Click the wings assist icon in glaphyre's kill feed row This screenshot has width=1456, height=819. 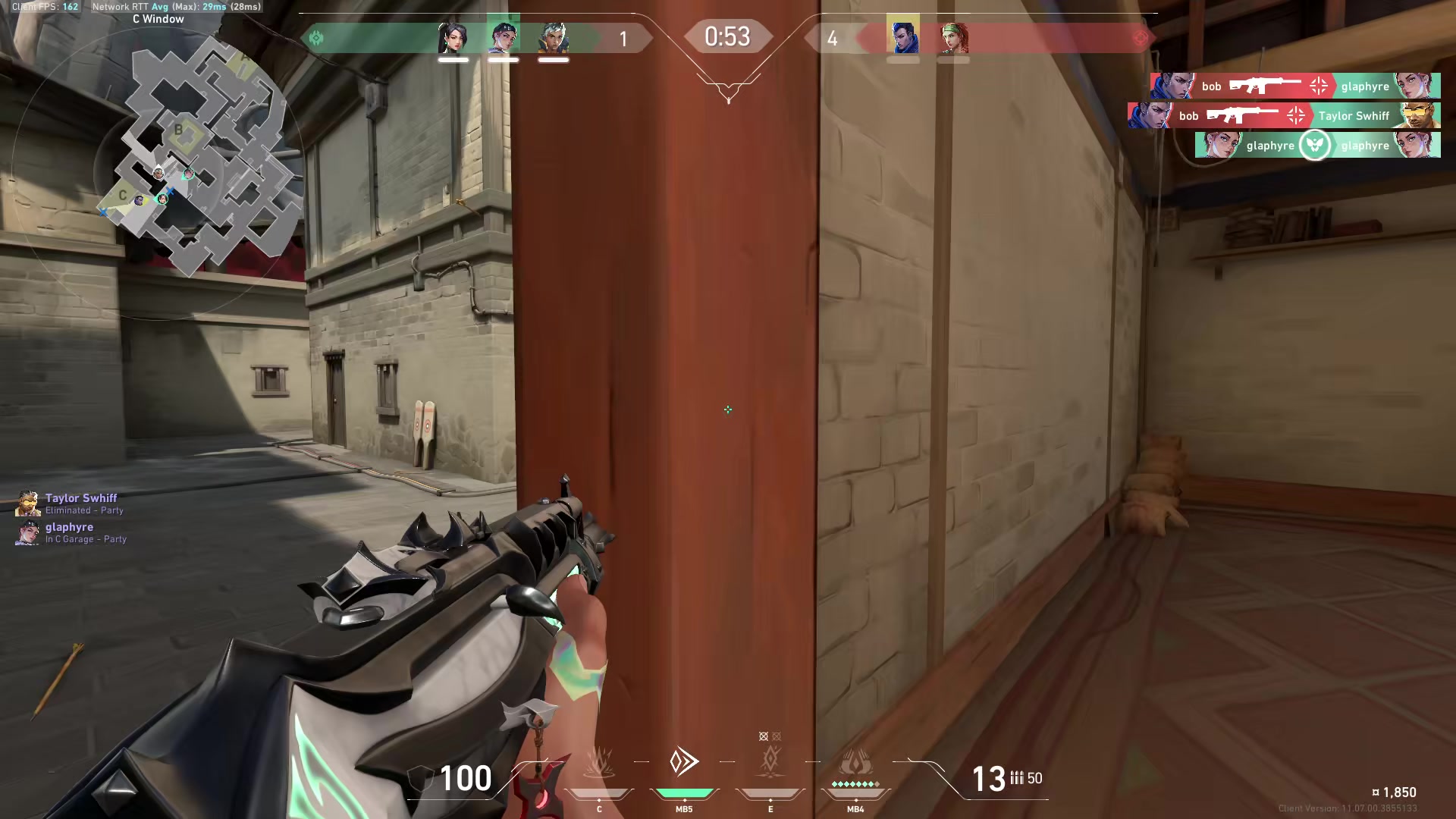pyautogui.click(x=1314, y=145)
